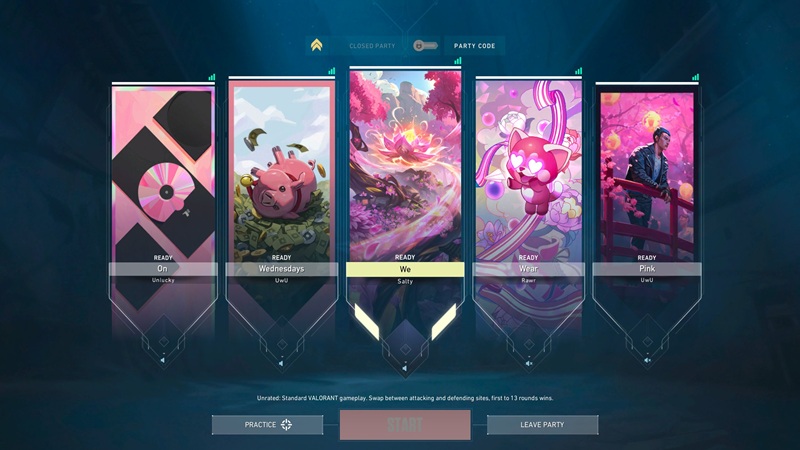800x450 pixels.
Task: Leave the current party
Action: 542,425
